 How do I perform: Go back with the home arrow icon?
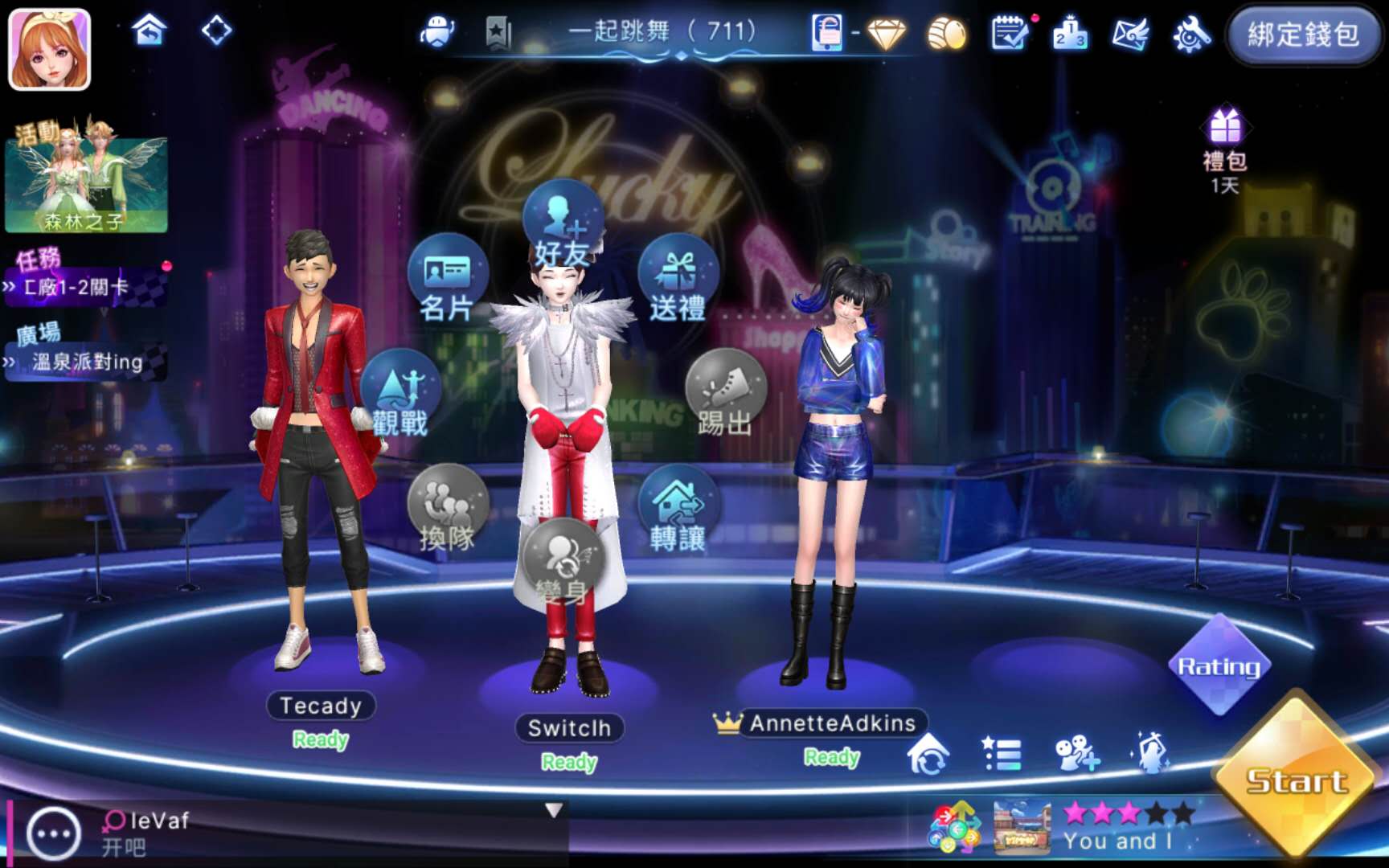[x=150, y=31]
